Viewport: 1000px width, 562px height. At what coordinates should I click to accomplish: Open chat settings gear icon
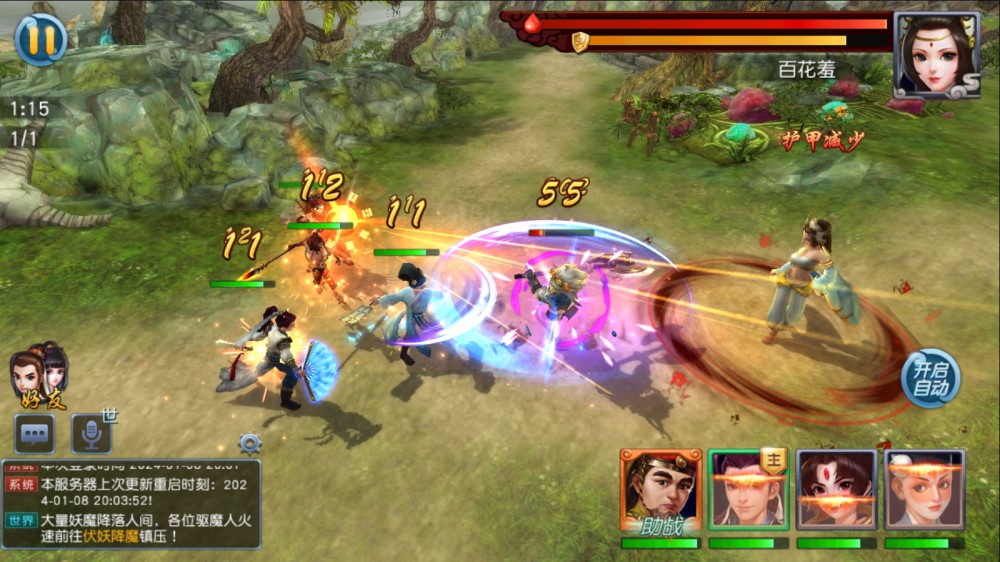point(249,443)
